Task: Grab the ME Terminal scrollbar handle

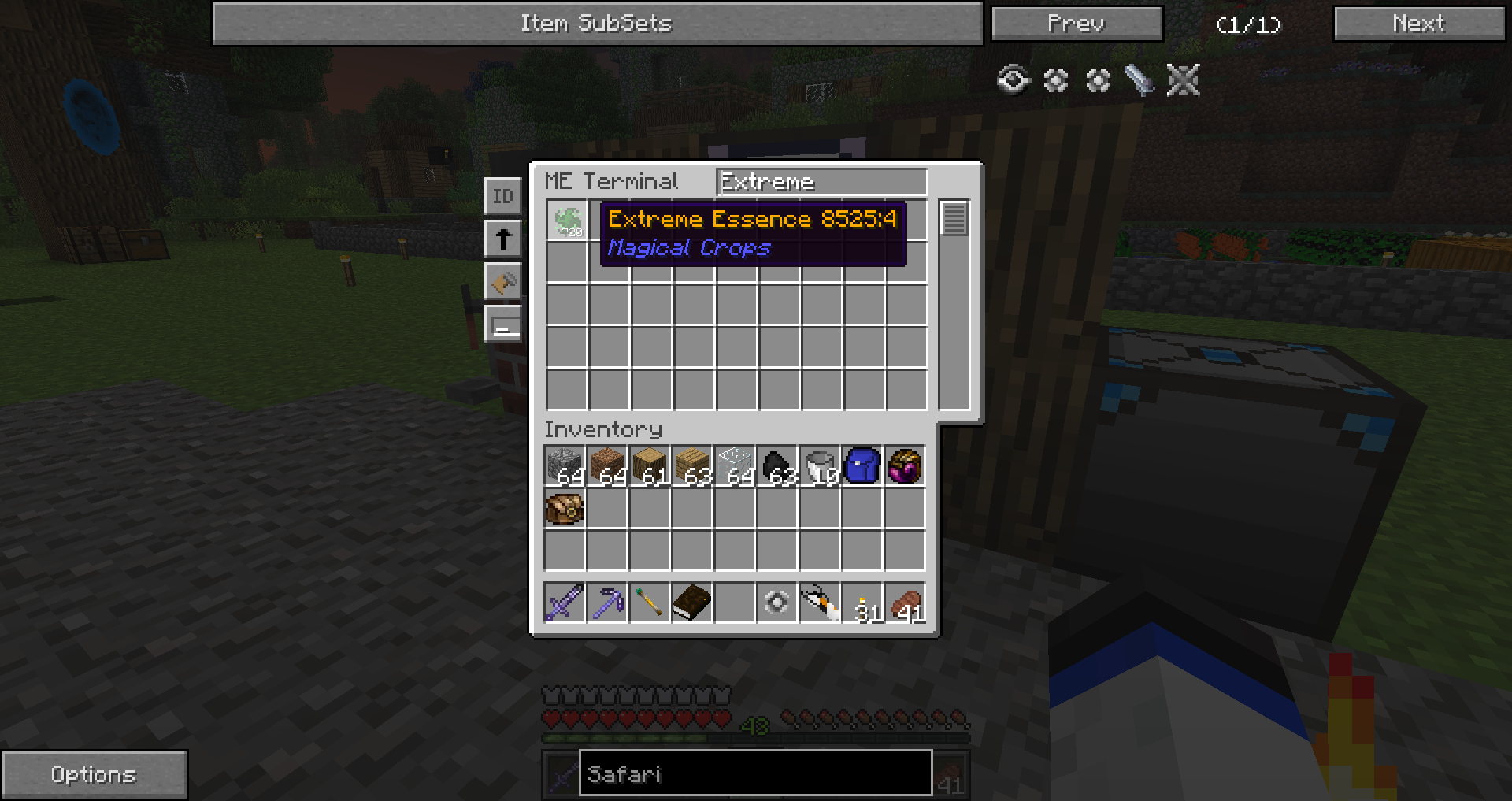Action: (954, 219)
